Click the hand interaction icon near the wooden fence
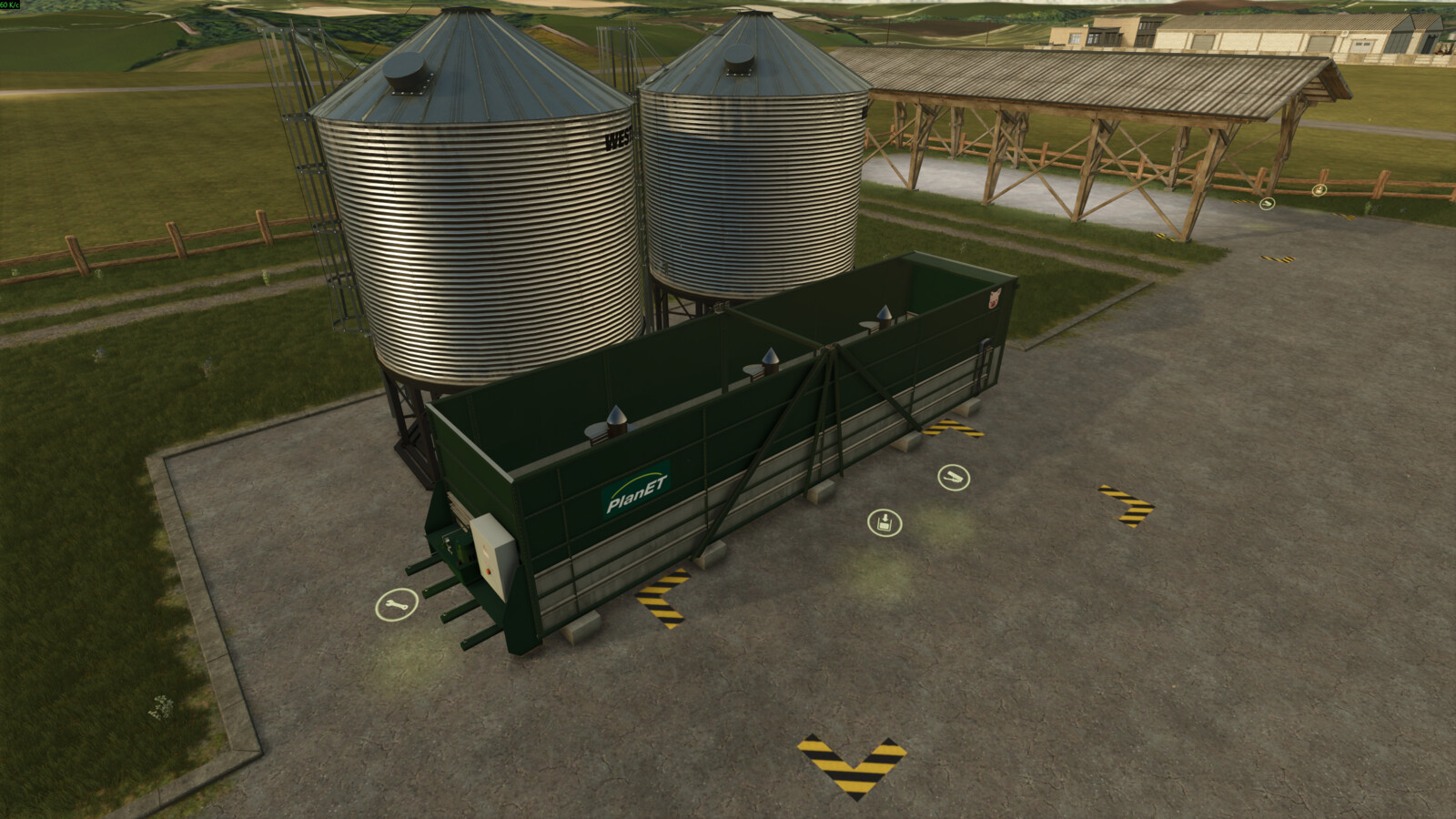 coord(1319,190)
